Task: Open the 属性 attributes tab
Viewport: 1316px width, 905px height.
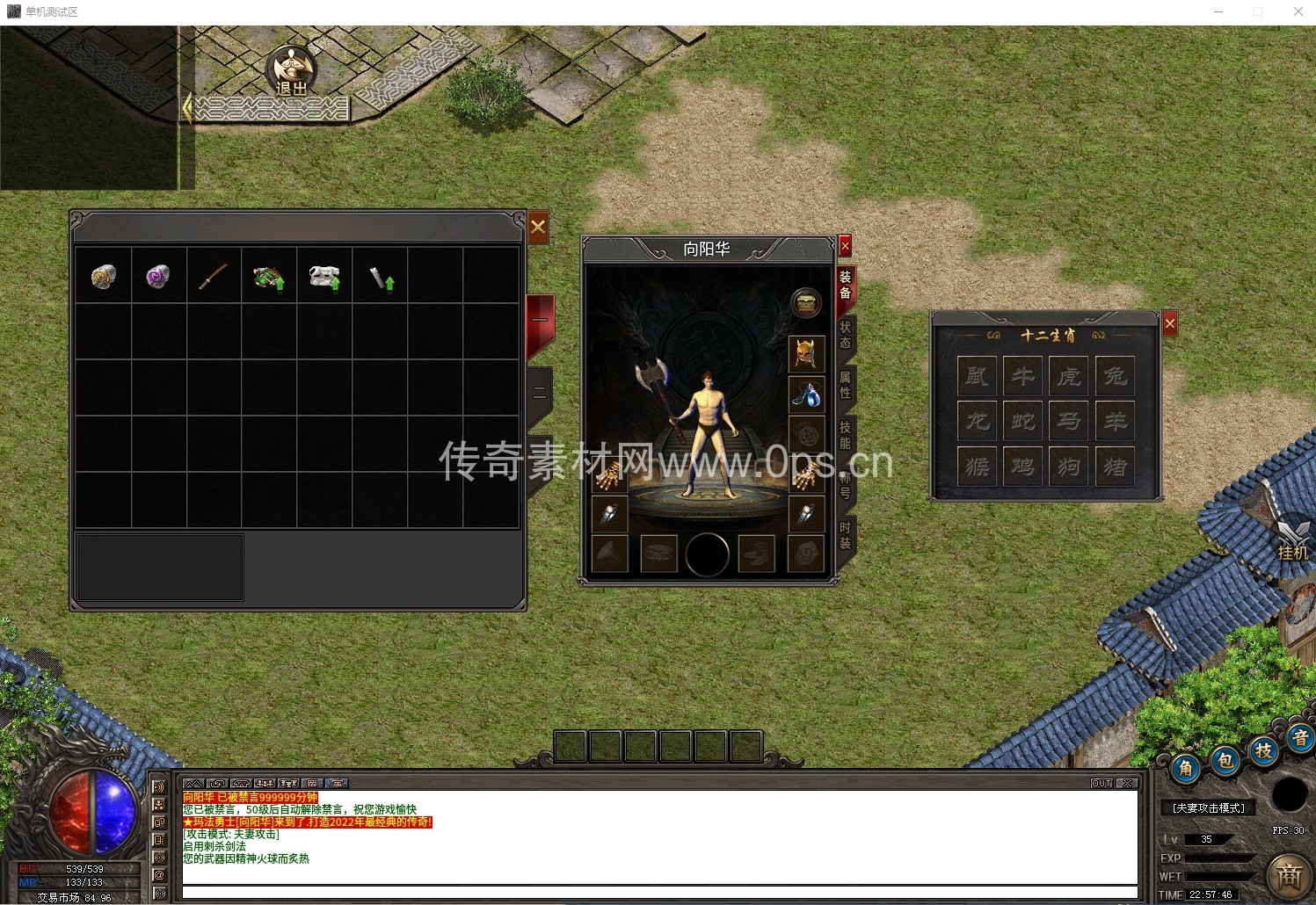Action: coord(845,384)
